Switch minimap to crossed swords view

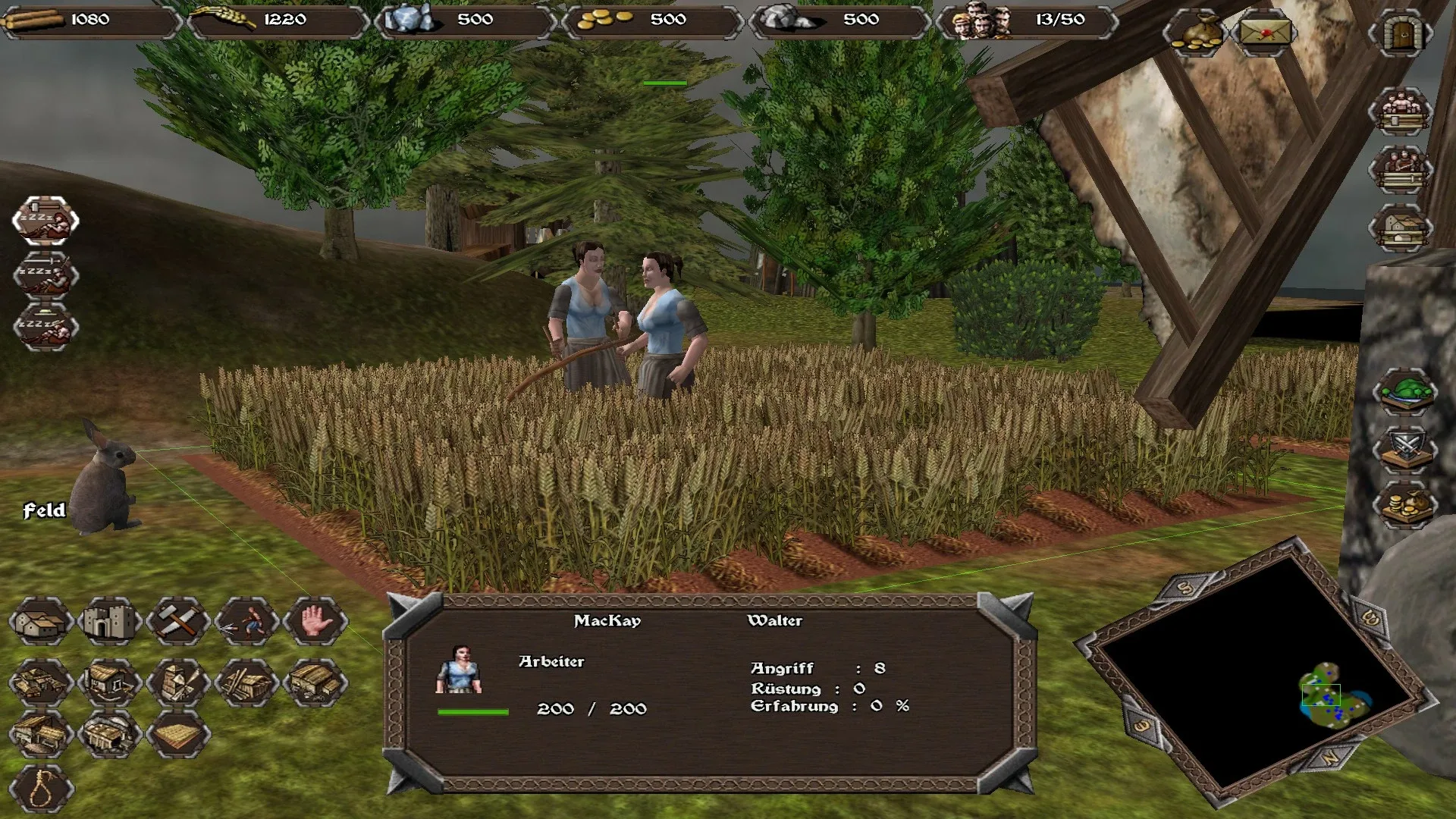tap(1405, 449)
